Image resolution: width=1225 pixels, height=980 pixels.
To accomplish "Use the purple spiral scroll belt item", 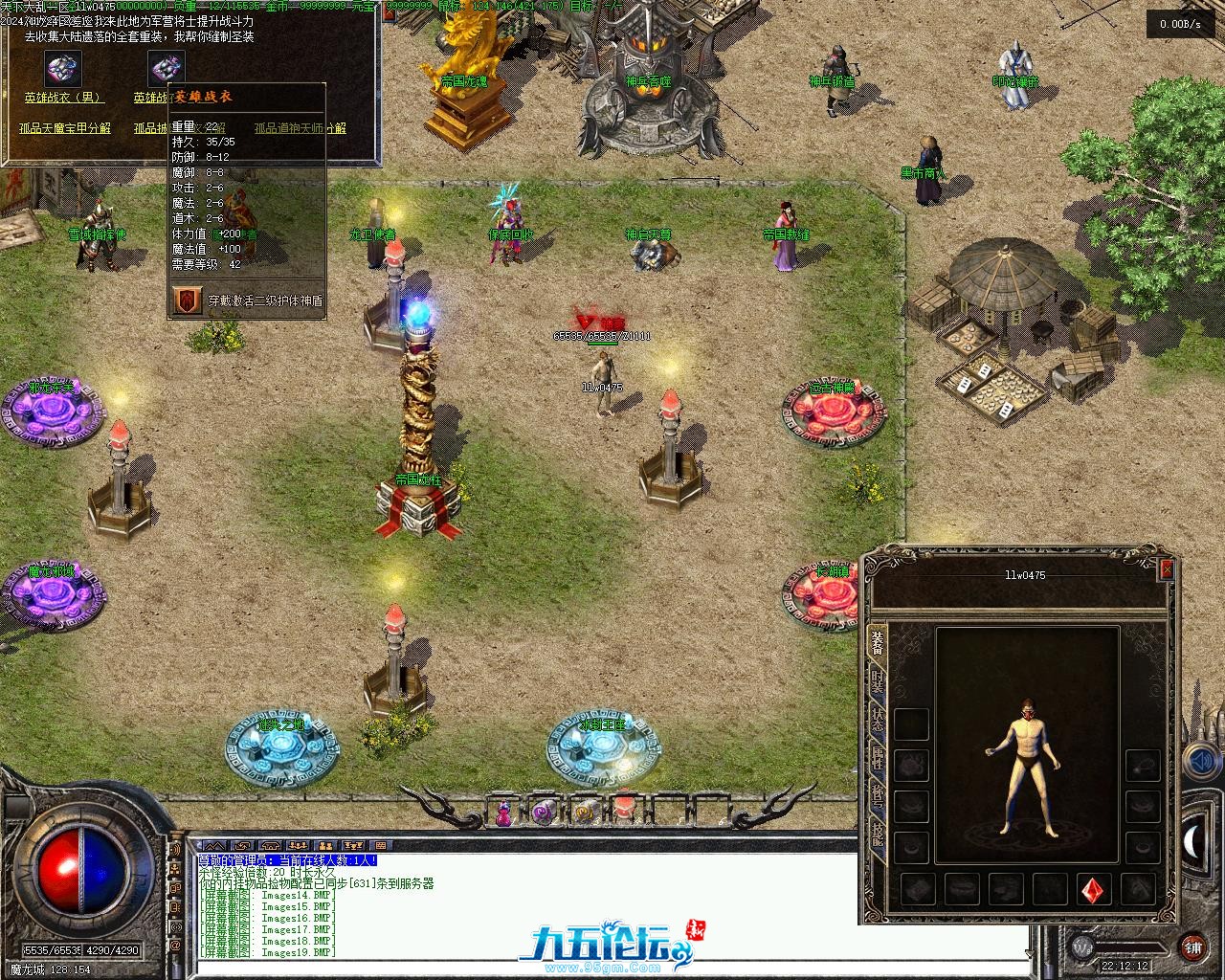I will (x=544, y=813).
